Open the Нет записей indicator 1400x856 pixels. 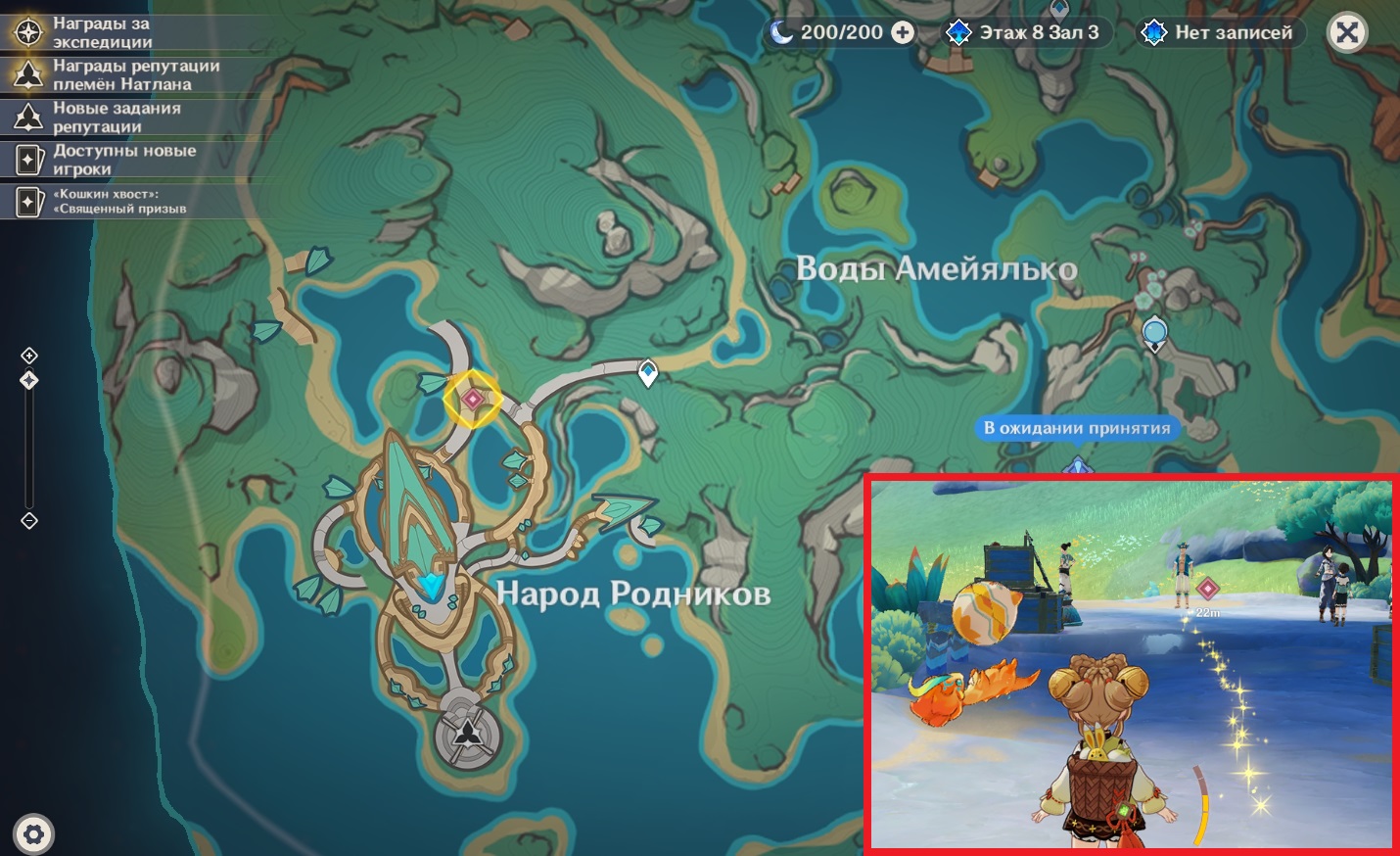pyautogui.click(x=1217, y=33)
